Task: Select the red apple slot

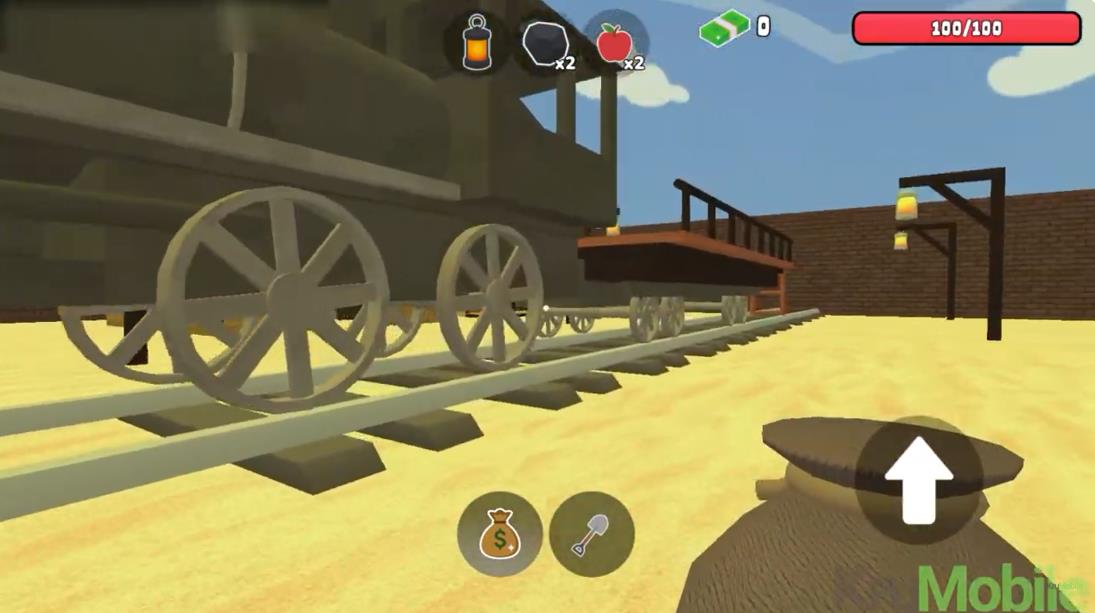Action: click(615, 45)
